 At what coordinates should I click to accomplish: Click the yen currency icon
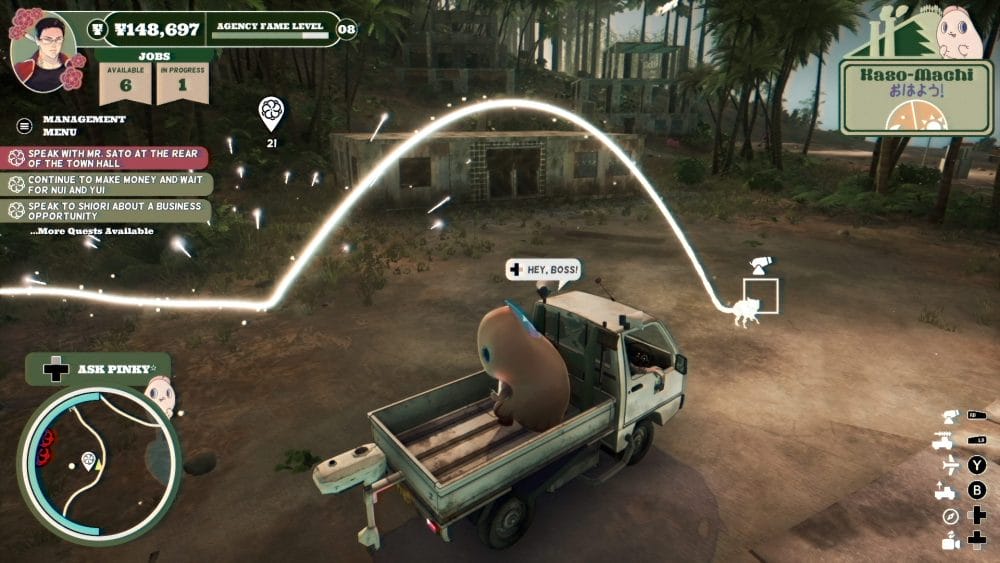pos(97,28)
